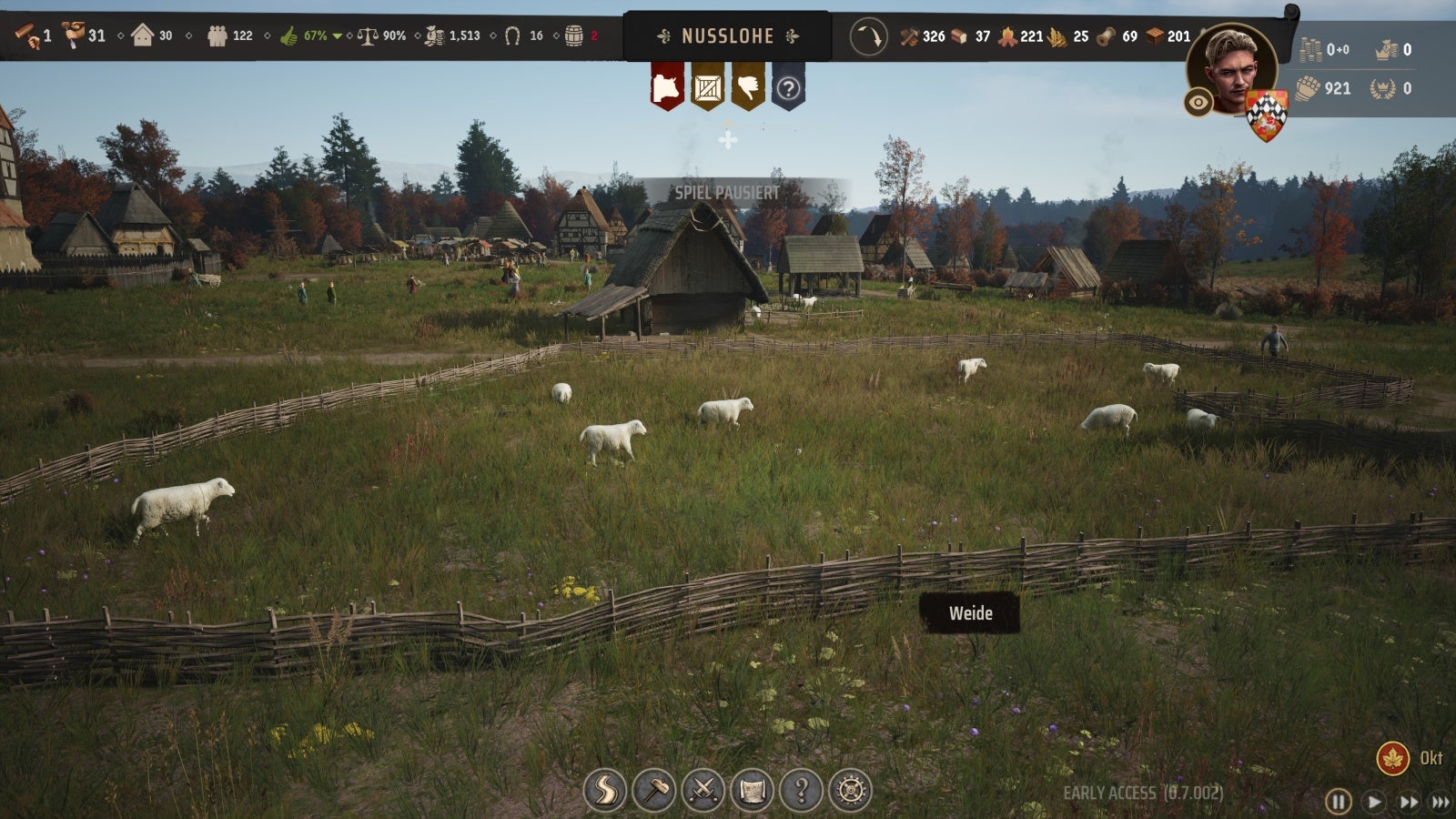Open the road building tool

605,790
